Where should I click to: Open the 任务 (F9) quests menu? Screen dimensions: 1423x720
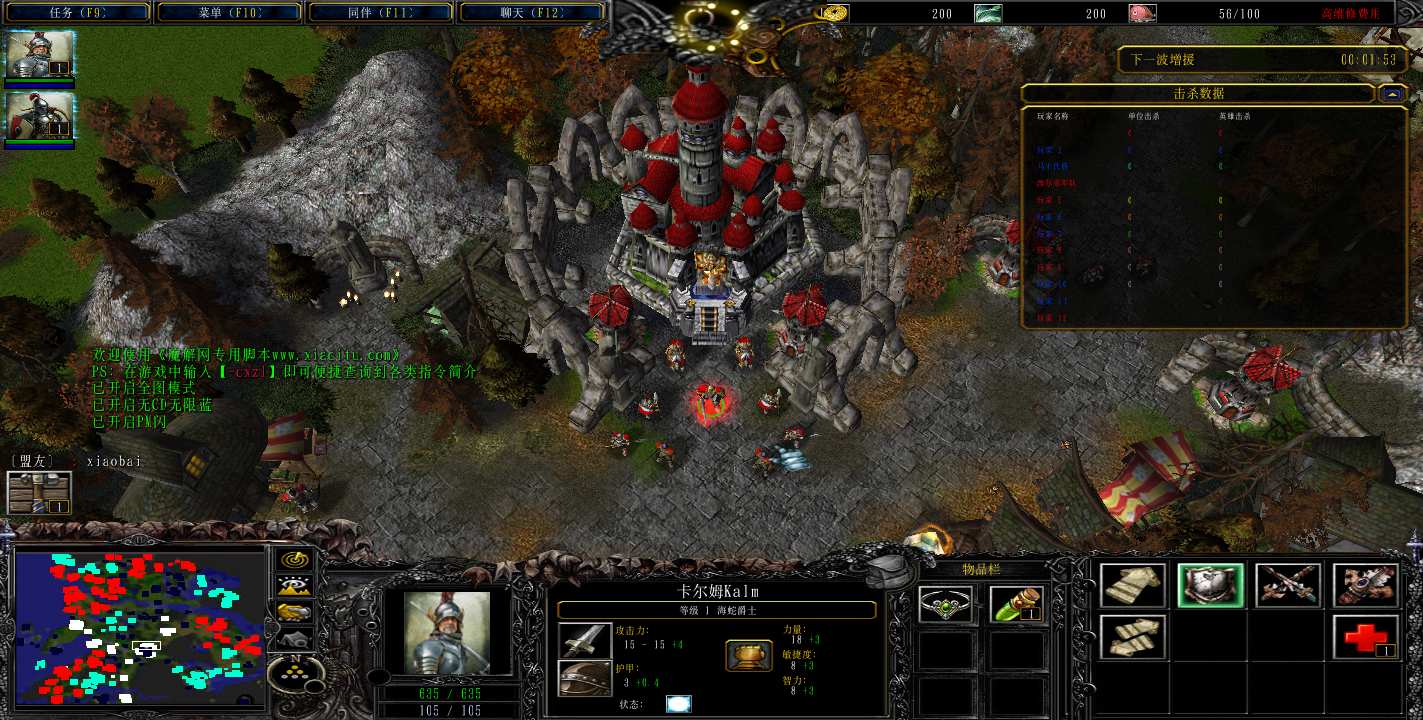click(x=78, y=13)
